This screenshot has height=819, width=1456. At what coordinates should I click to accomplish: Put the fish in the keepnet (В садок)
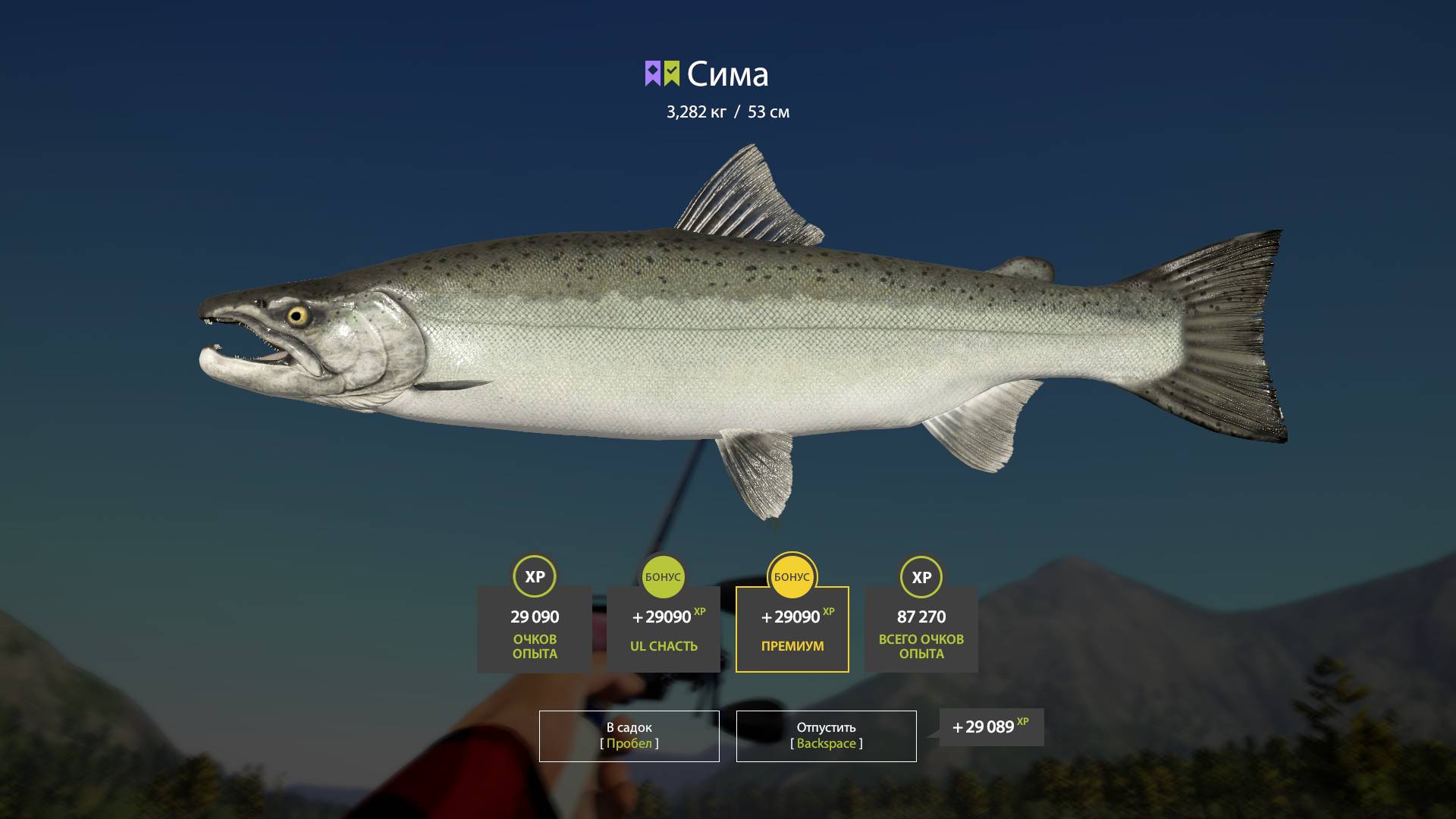tap(629, 736)
